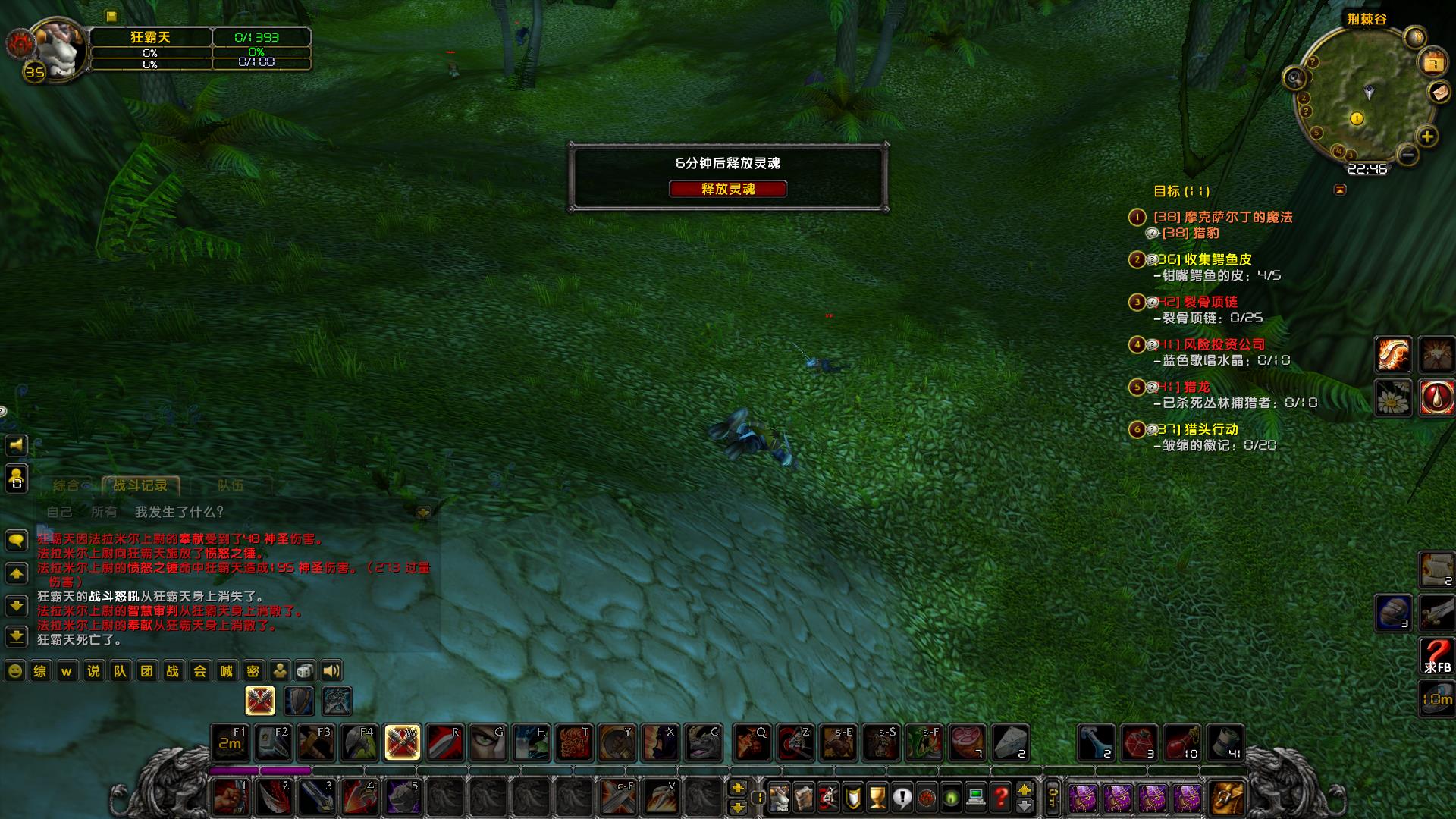1456x819 pixels.
Task: Open the gold trophy achievements micro button
Action: (877, 797)
